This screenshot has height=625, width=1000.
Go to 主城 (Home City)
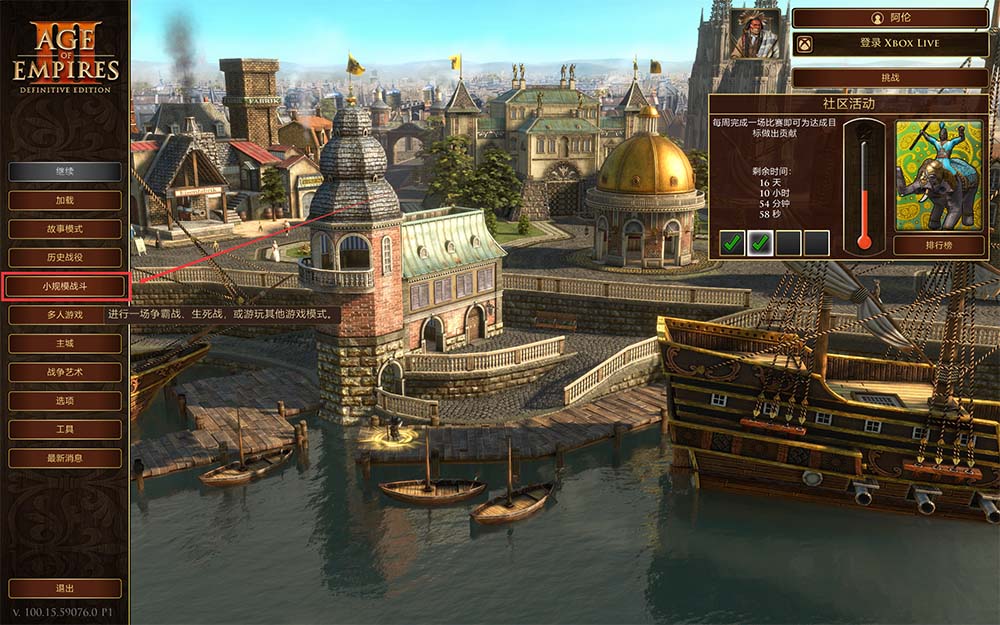[x=65, y=343]
